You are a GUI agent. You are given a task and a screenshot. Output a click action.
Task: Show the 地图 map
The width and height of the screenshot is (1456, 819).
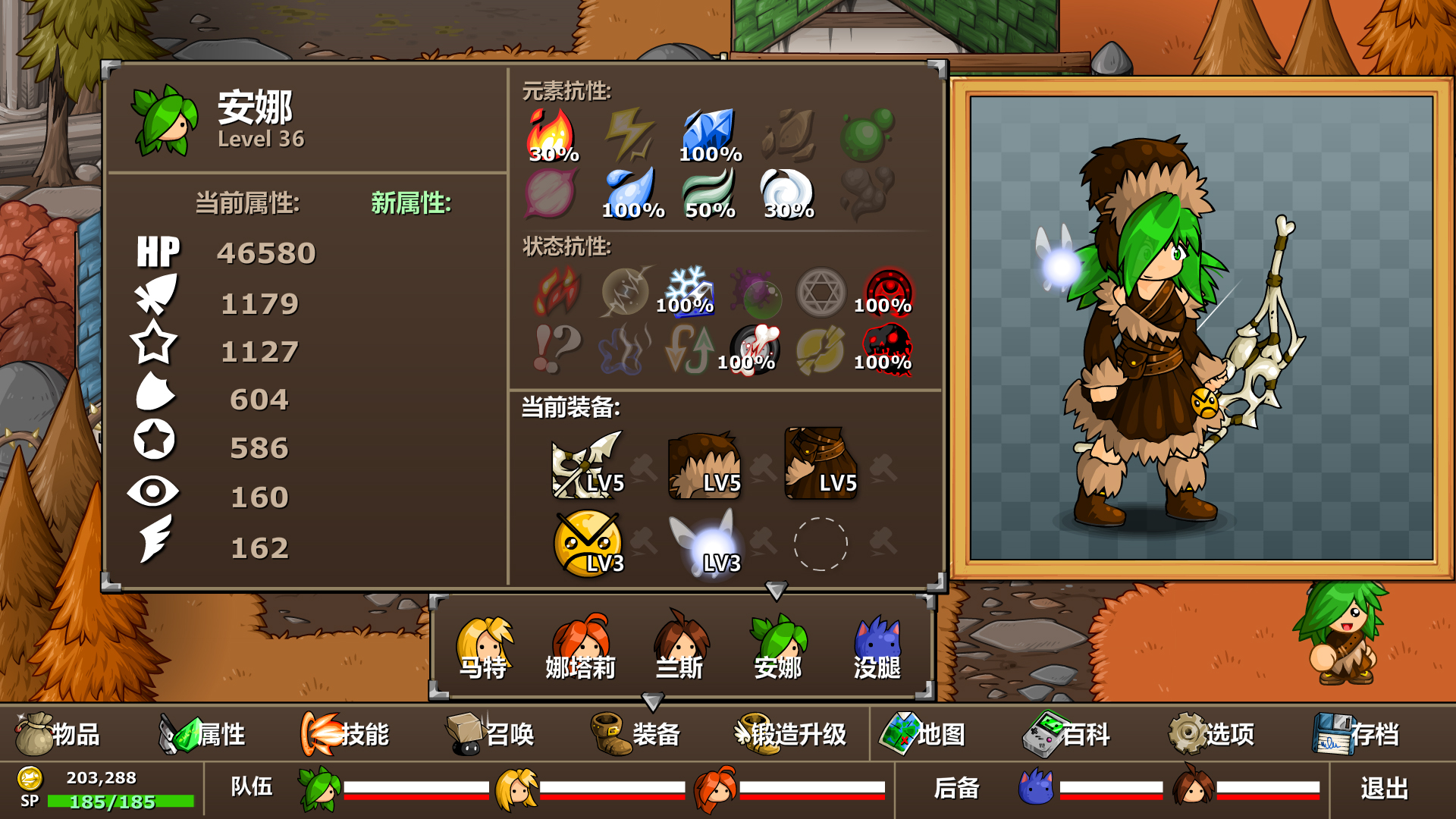tap(922, 733)
